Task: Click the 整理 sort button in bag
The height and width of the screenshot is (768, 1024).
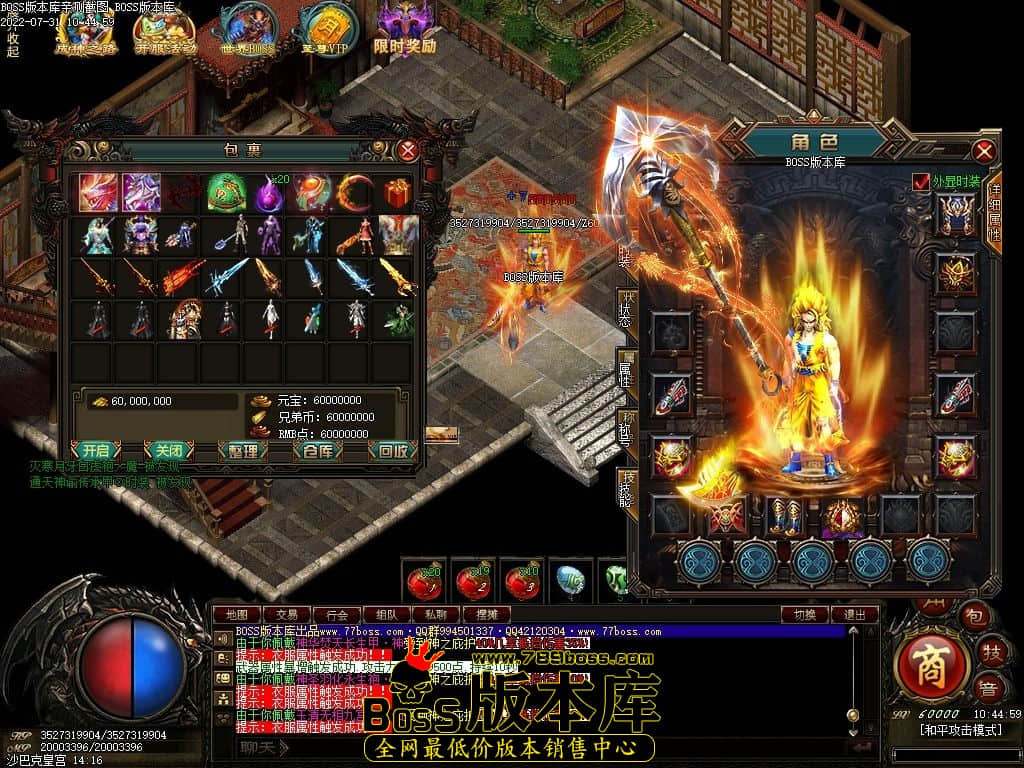Action: coord(243,450)
